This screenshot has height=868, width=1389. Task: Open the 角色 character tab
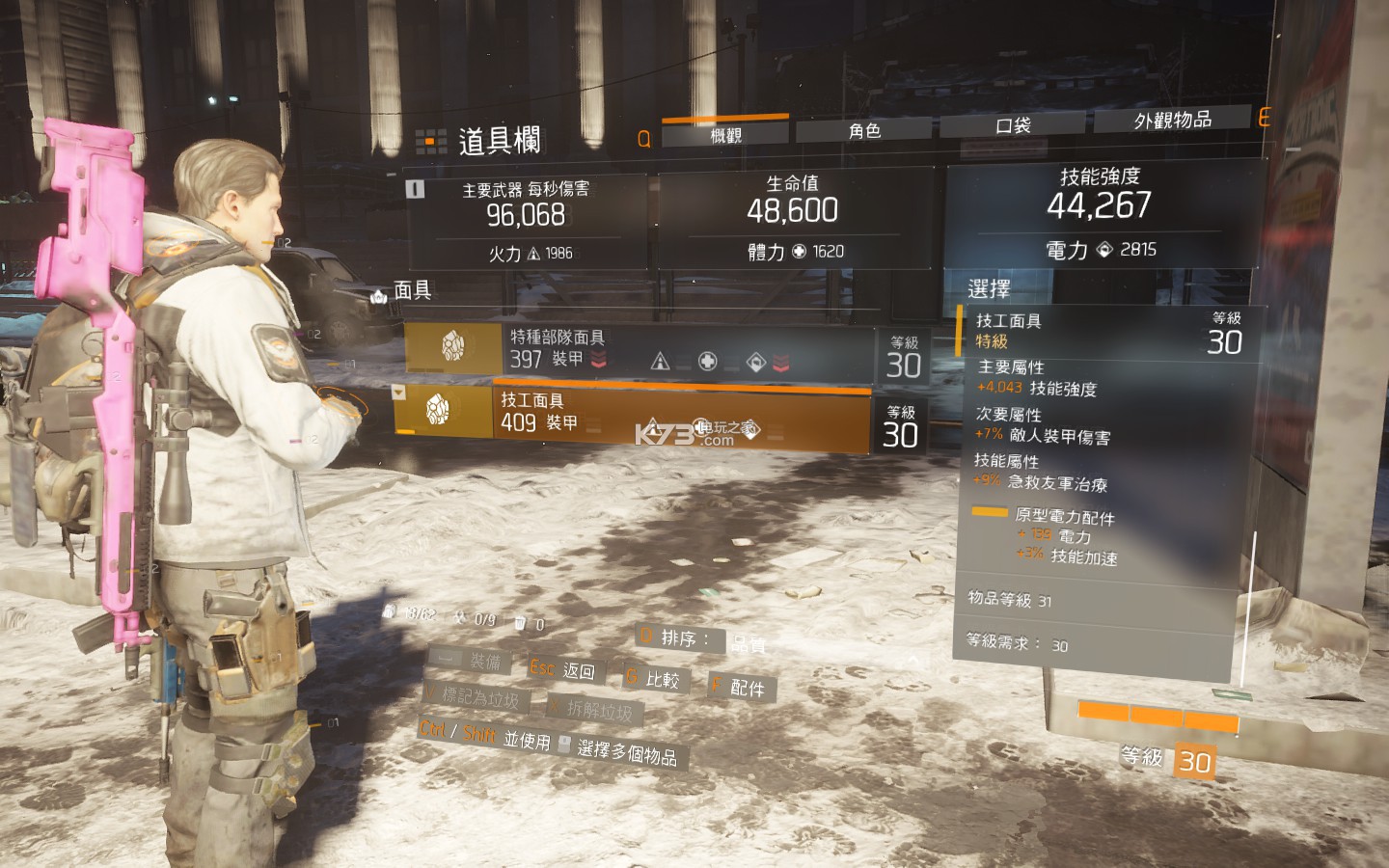coord(864,130)
